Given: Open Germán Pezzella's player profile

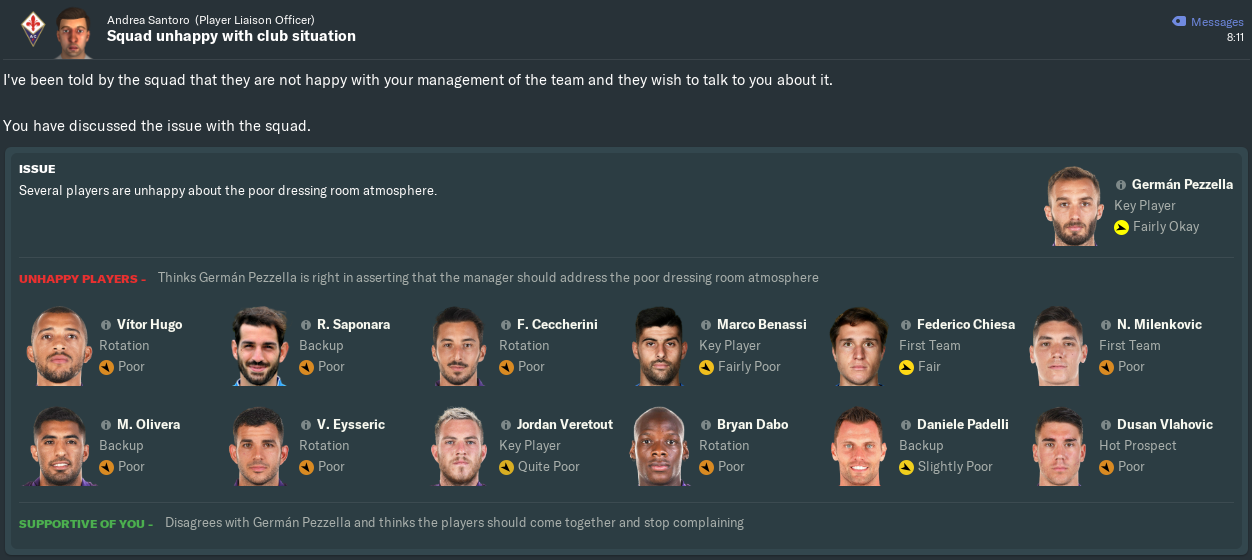Looking at the screenshot, I should [x=1182, y=185].
